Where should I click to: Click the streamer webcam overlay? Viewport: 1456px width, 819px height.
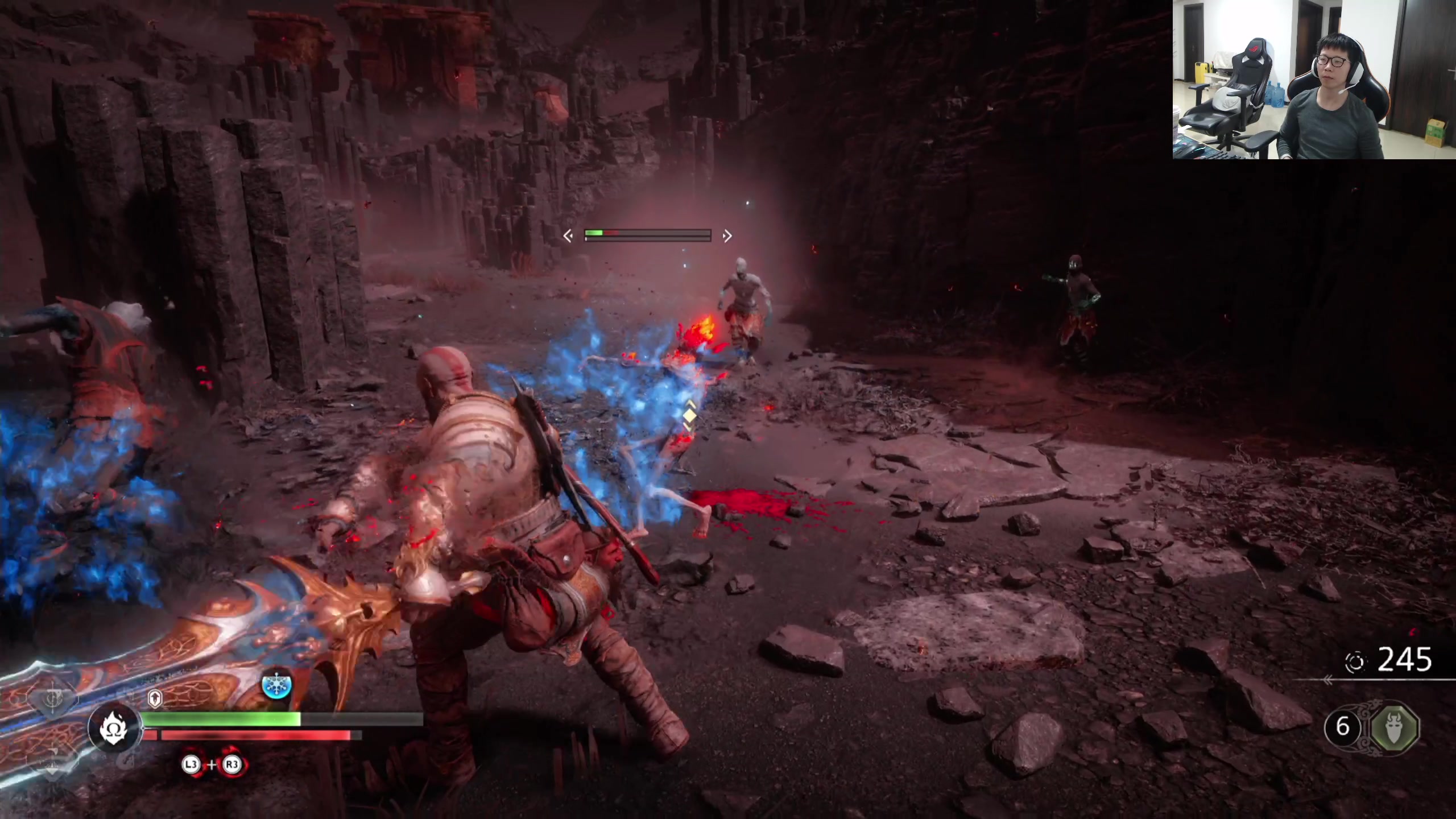pyautogui.click(x=1314, y=80)
